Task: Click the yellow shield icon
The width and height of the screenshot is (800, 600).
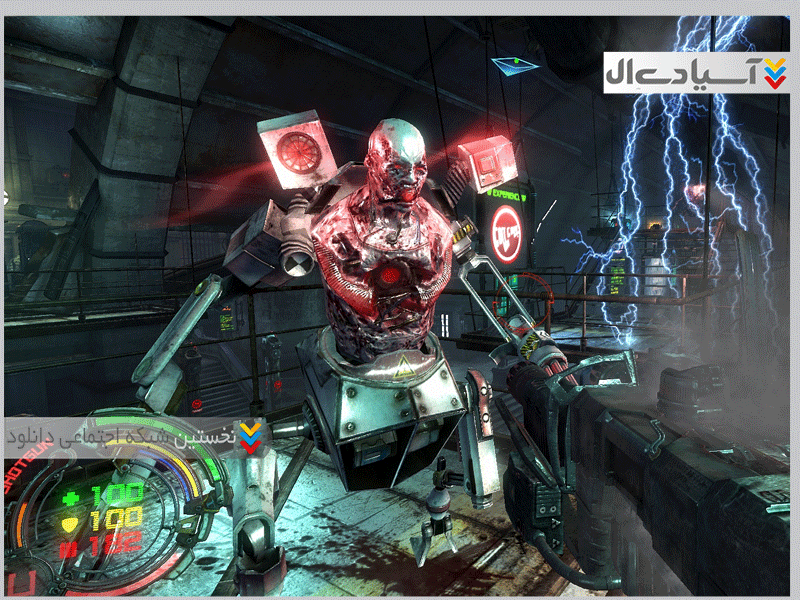Action: point(70,521)
